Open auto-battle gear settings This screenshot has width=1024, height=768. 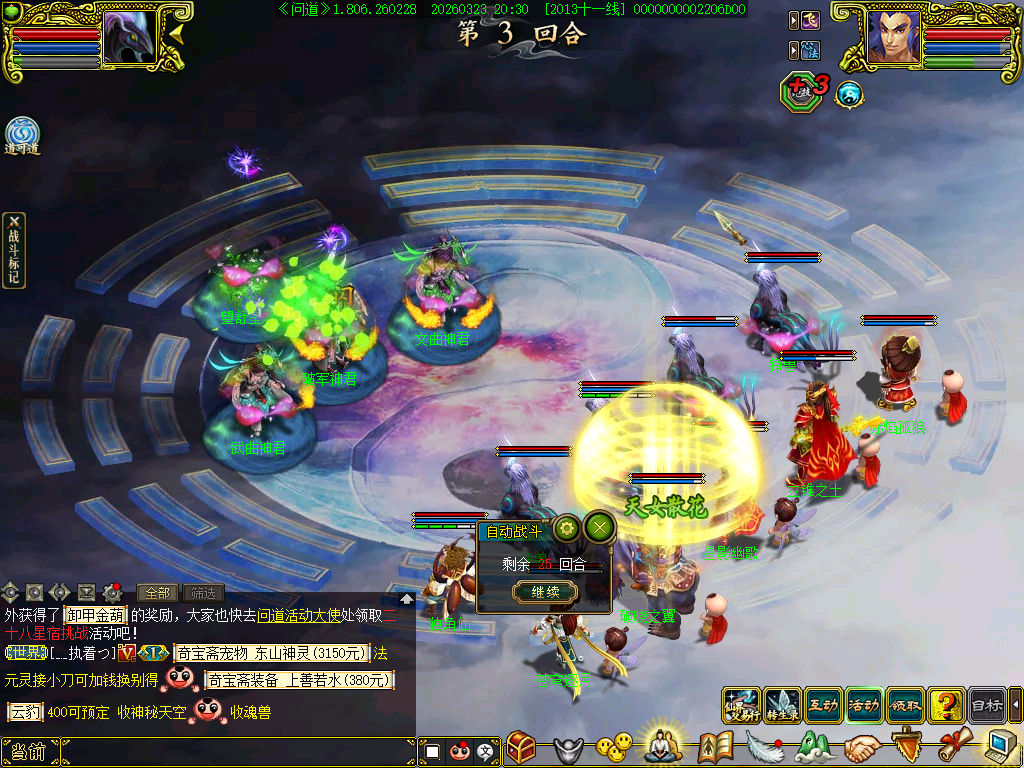pyautogui.click(x=567, y=527)
